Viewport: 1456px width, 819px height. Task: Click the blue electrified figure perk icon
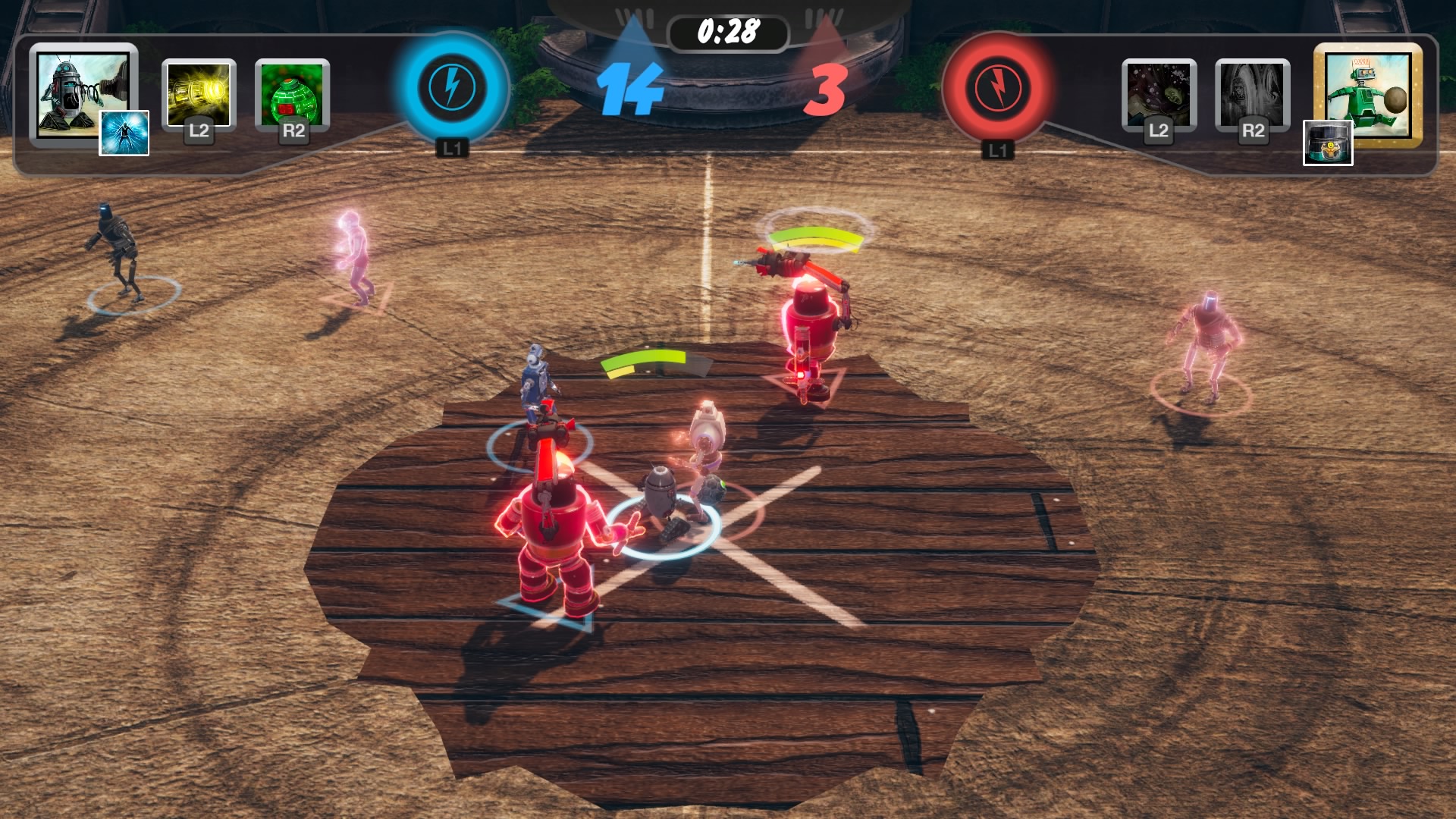(124, 133)
